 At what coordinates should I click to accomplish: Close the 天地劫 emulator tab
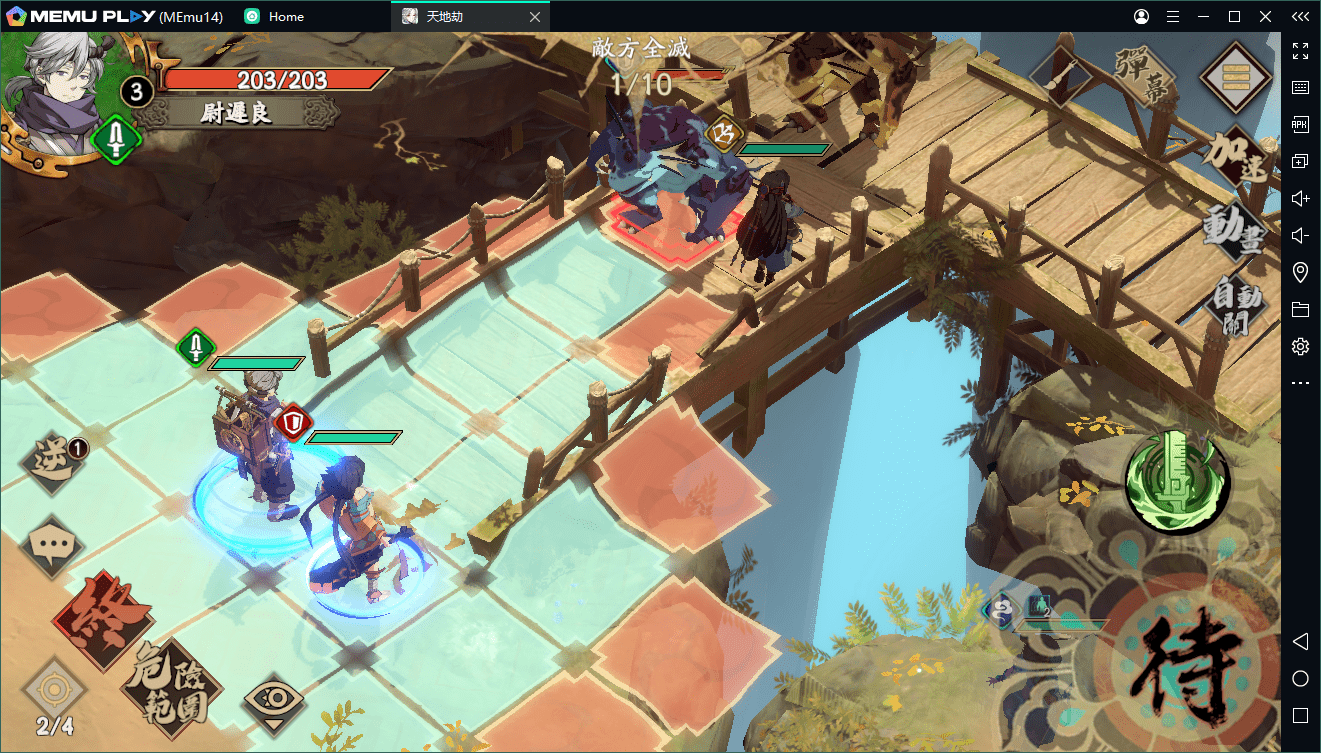point(534,17)
